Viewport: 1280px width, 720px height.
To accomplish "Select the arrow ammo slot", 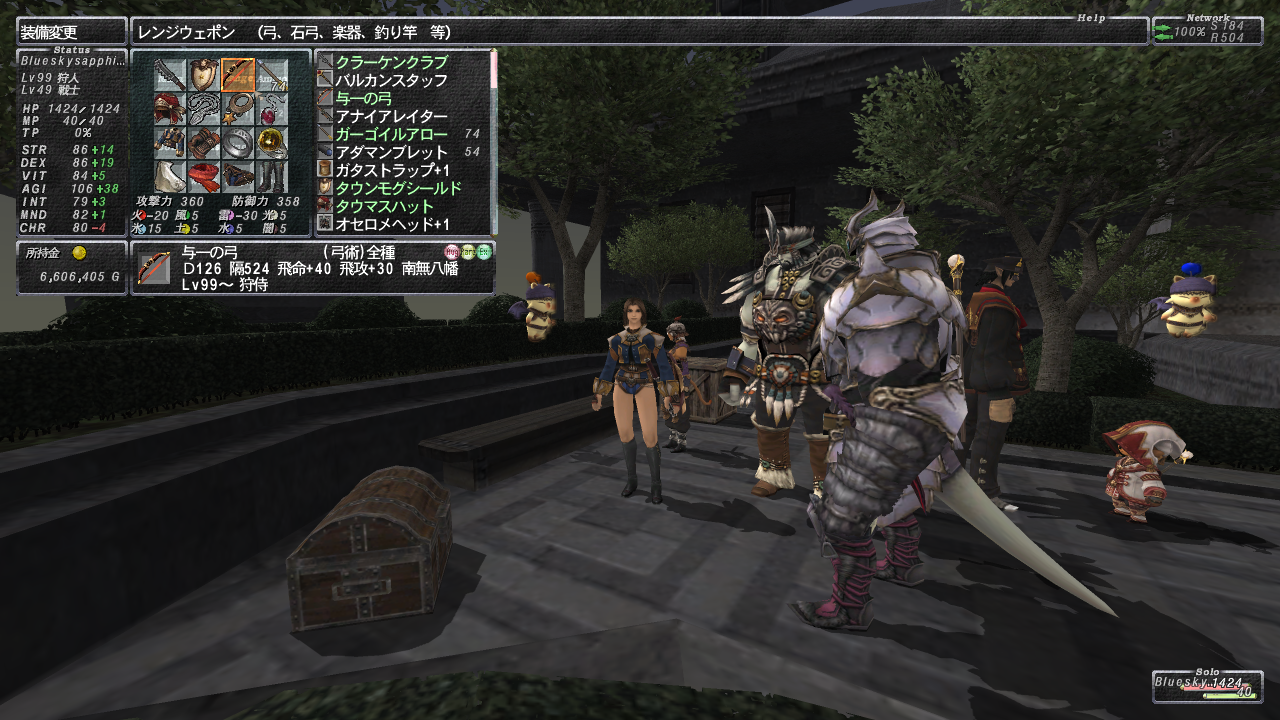I will tap(272, 75).
